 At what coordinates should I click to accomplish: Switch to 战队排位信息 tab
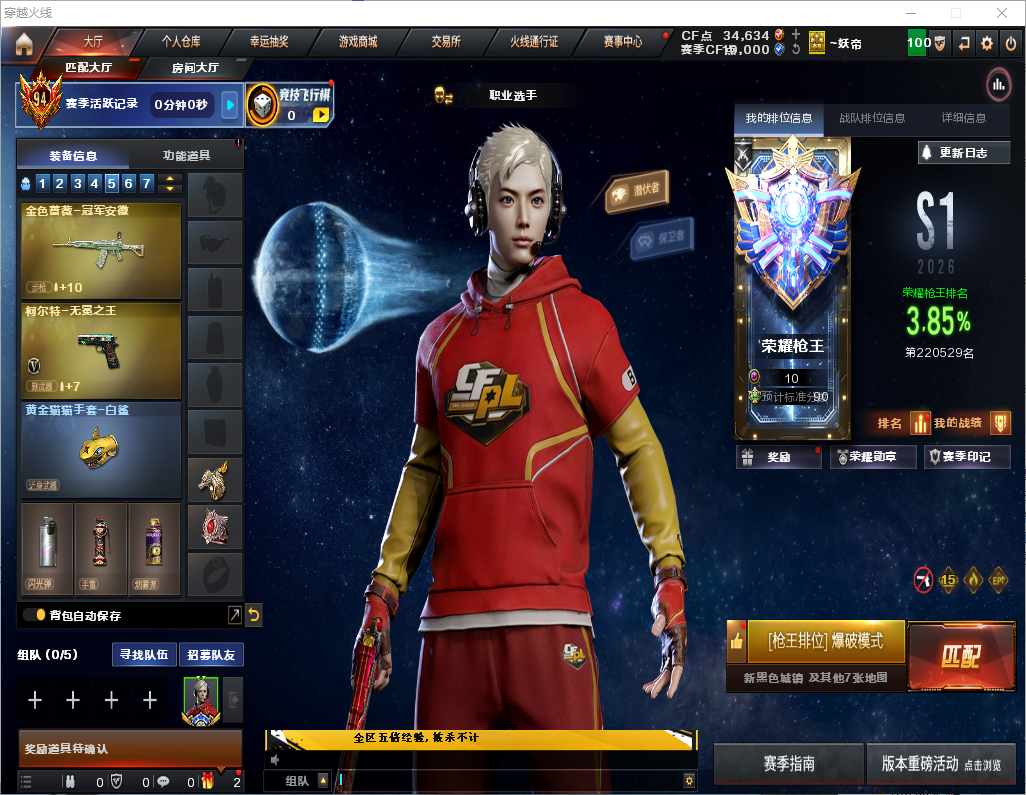pyautogui.click(x=872, y=118)
